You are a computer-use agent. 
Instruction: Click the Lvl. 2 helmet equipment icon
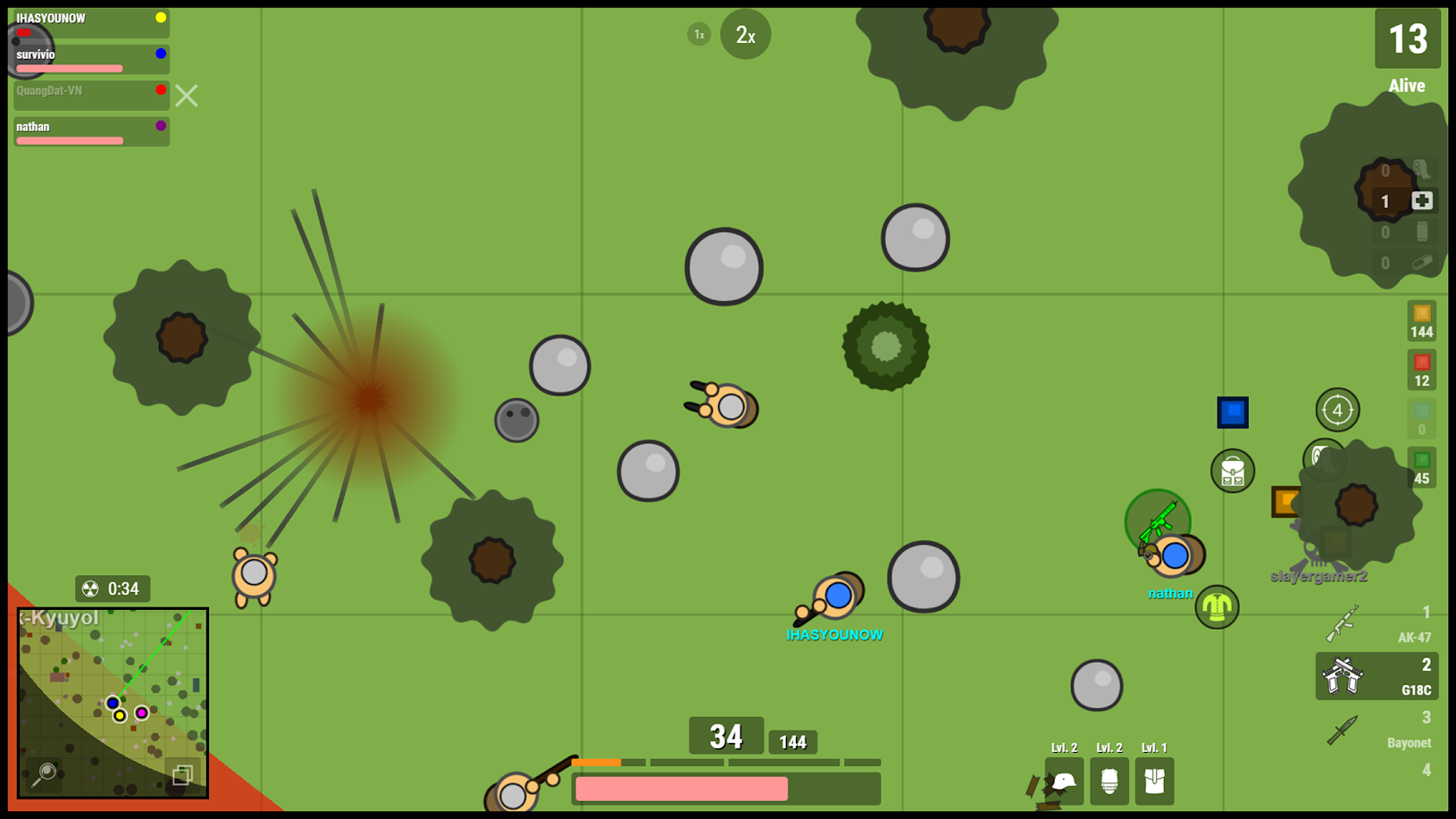[x=1064, y=781]
